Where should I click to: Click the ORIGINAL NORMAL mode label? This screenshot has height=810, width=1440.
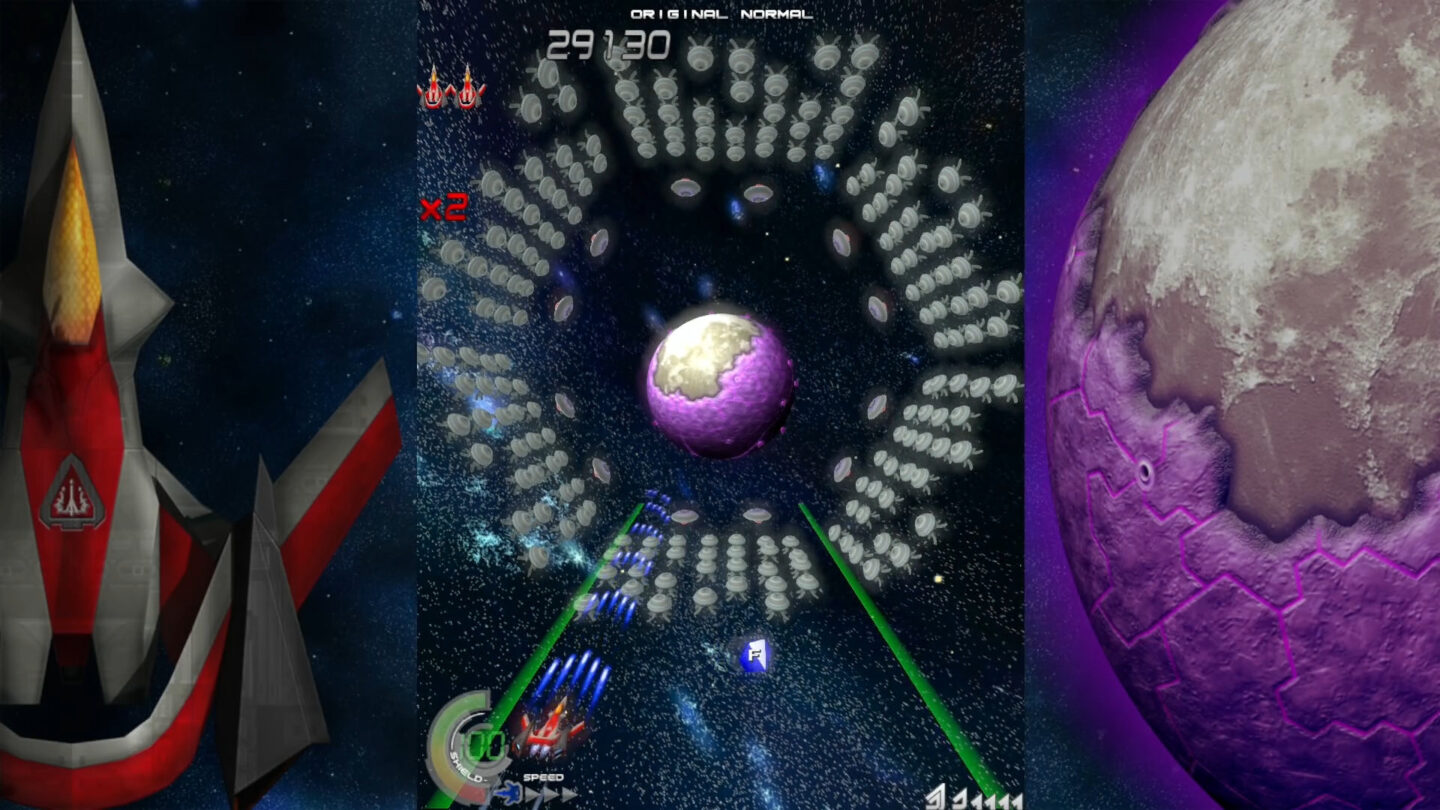point(720,14)
